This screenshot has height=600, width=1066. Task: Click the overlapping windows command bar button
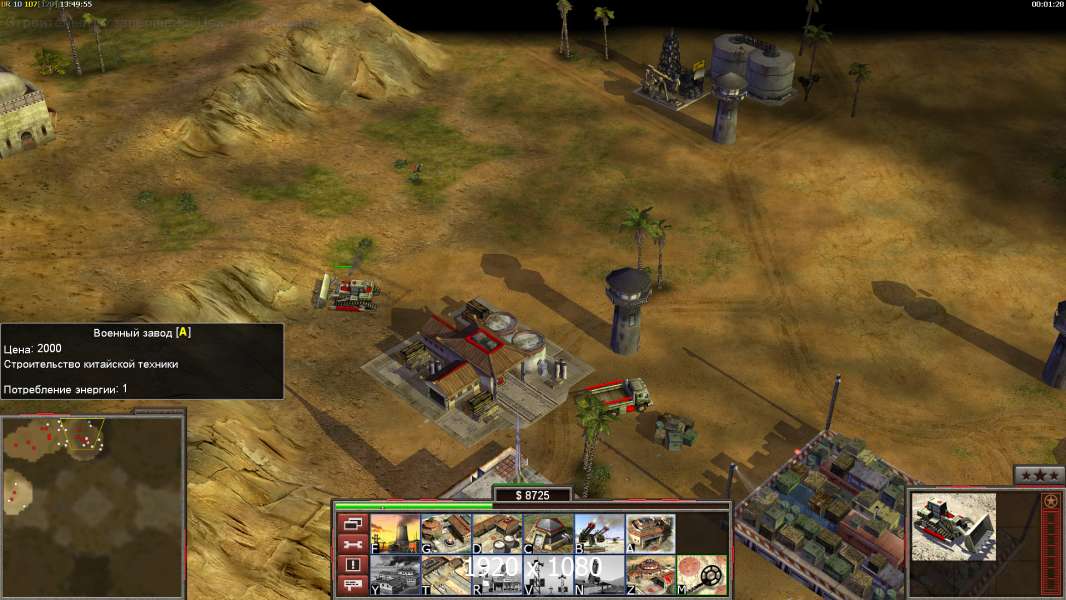coord(352,523)
